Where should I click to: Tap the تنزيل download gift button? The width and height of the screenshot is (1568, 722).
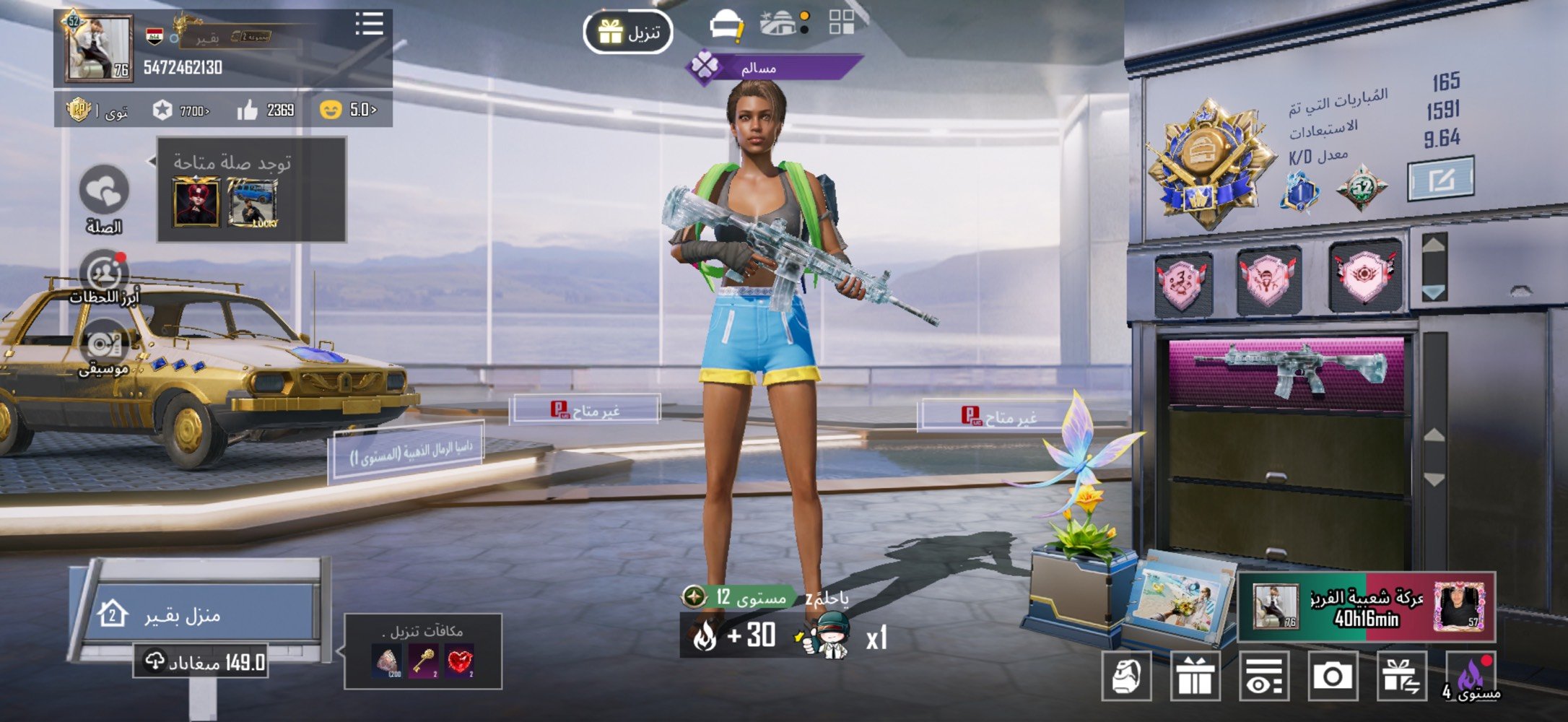[628, 32]
